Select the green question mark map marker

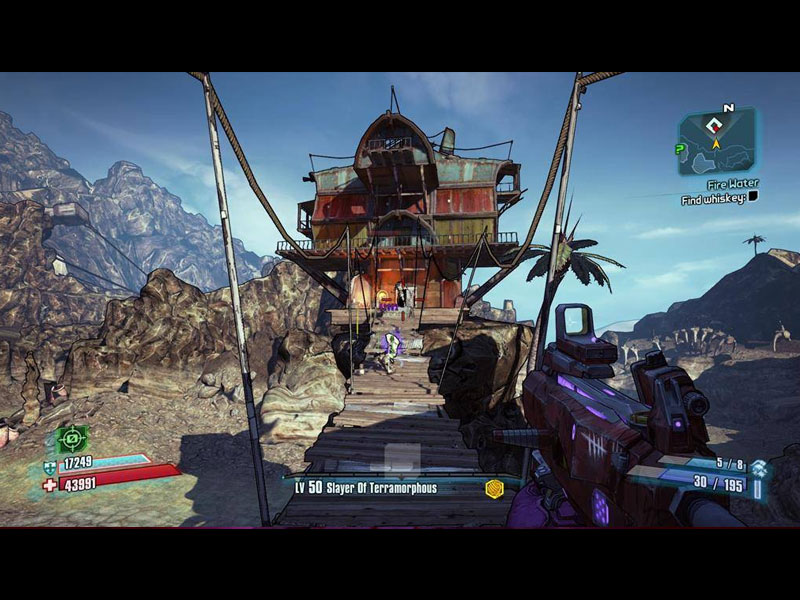[681, 149]
